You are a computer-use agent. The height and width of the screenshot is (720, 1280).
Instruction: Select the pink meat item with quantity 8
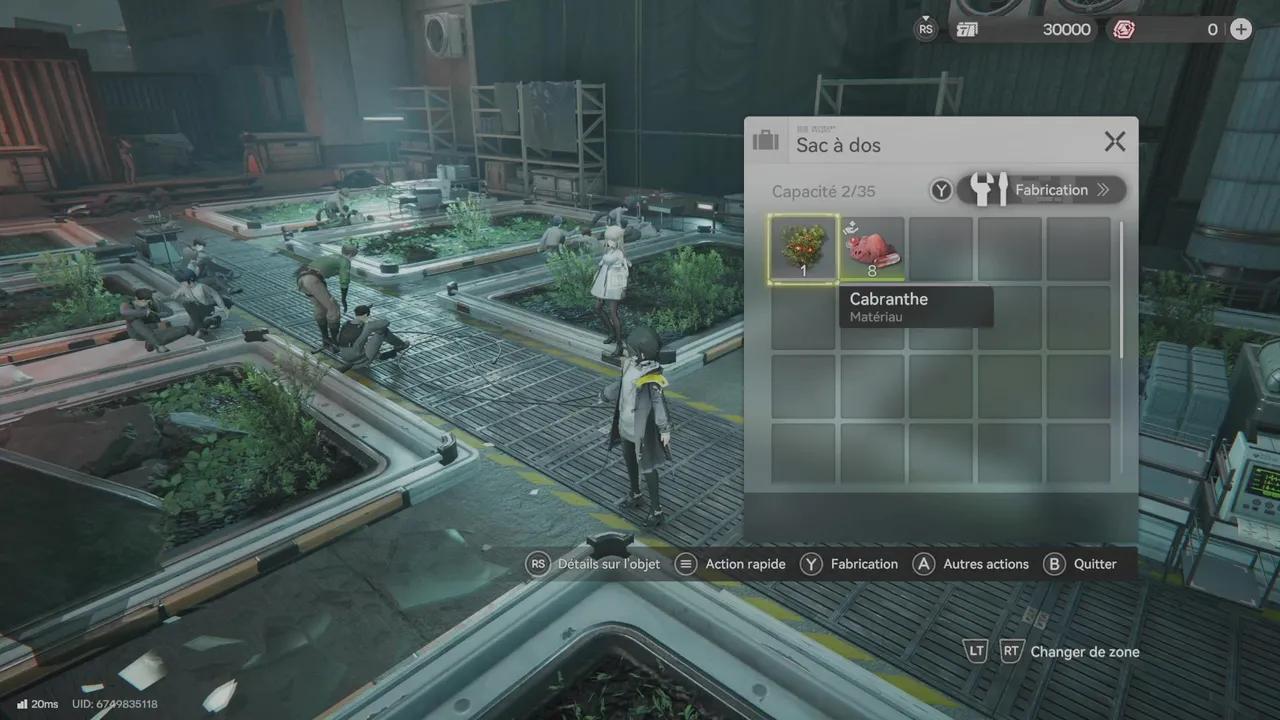872,249
